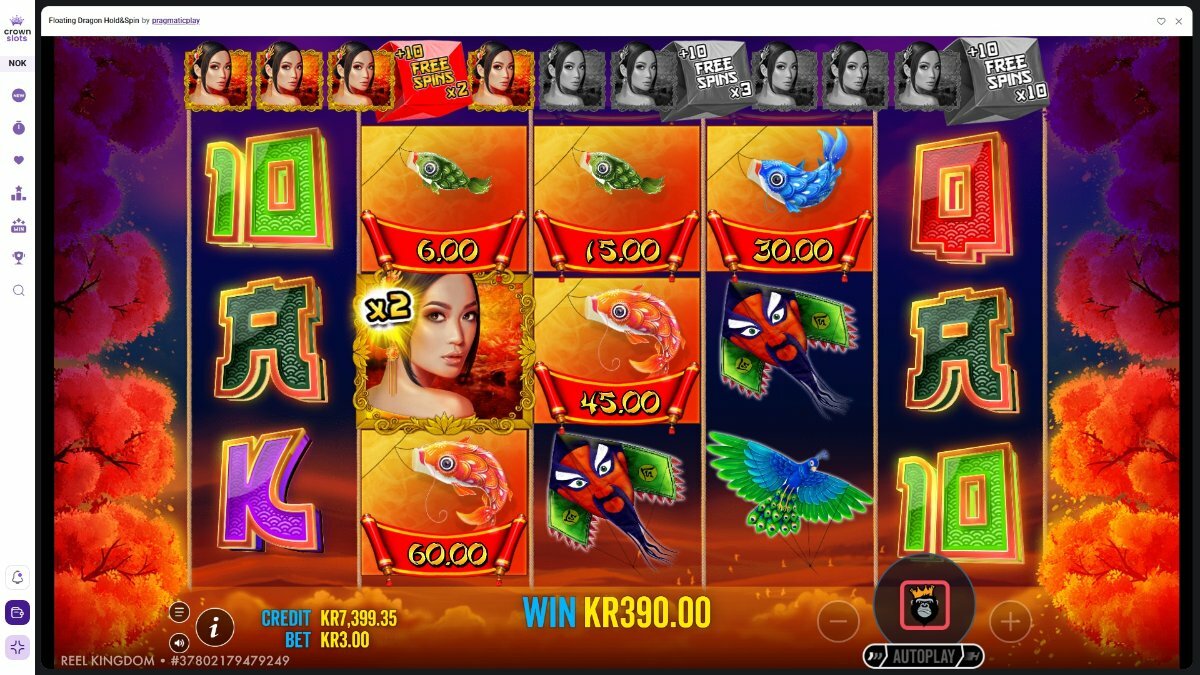Image resolution: width=1200 pixels, height=675 pixels.
Task: Decrease the bet with the minus button
Action: [838, 622]
